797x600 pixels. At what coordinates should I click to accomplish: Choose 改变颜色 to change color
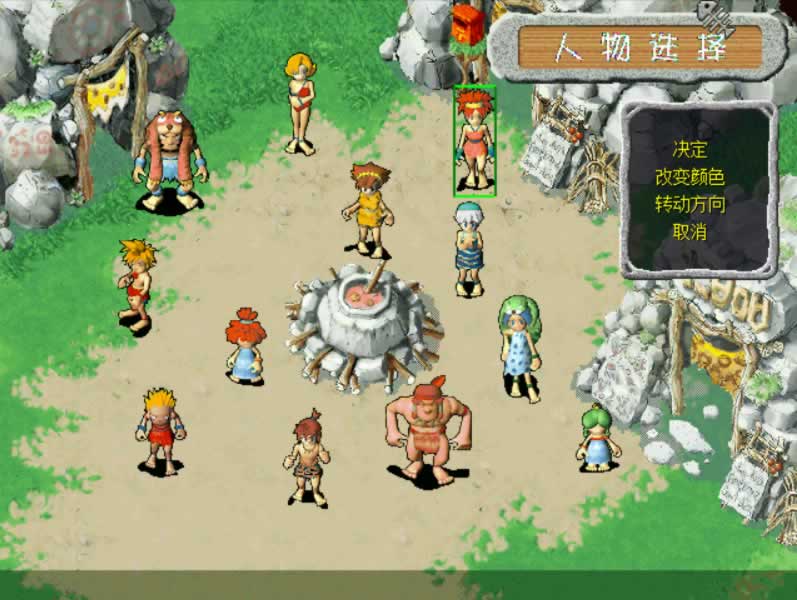click(x=689, y=177)
